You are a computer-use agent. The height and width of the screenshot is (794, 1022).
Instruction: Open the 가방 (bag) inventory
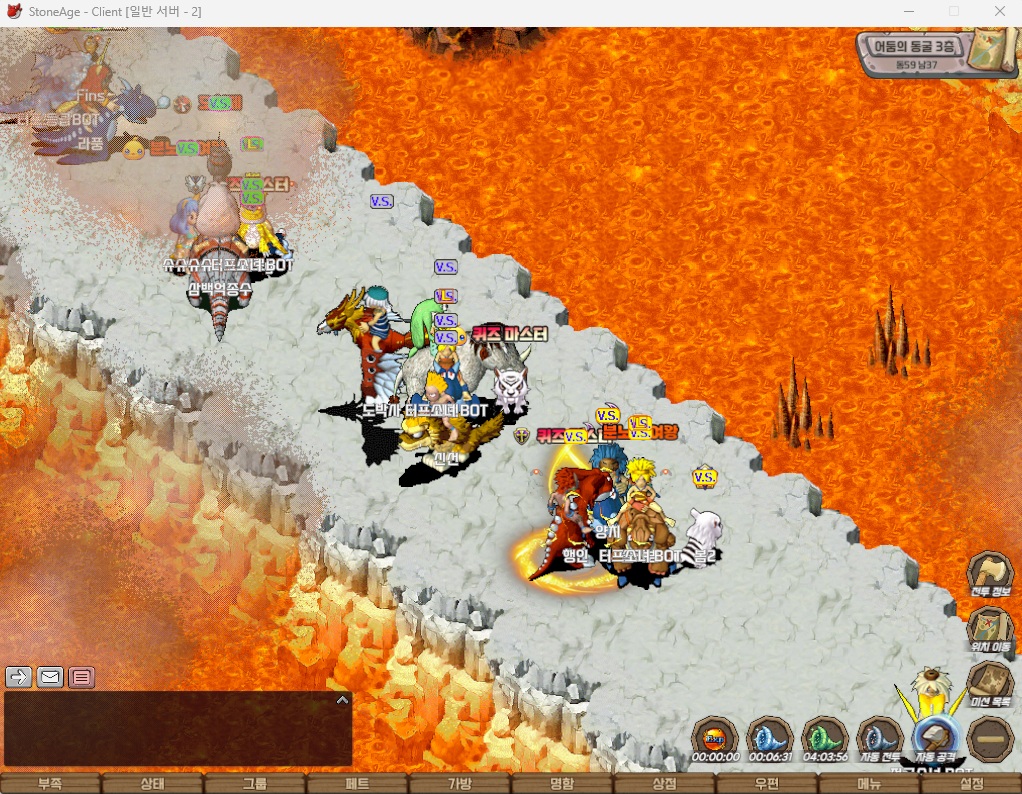[459, 784]
